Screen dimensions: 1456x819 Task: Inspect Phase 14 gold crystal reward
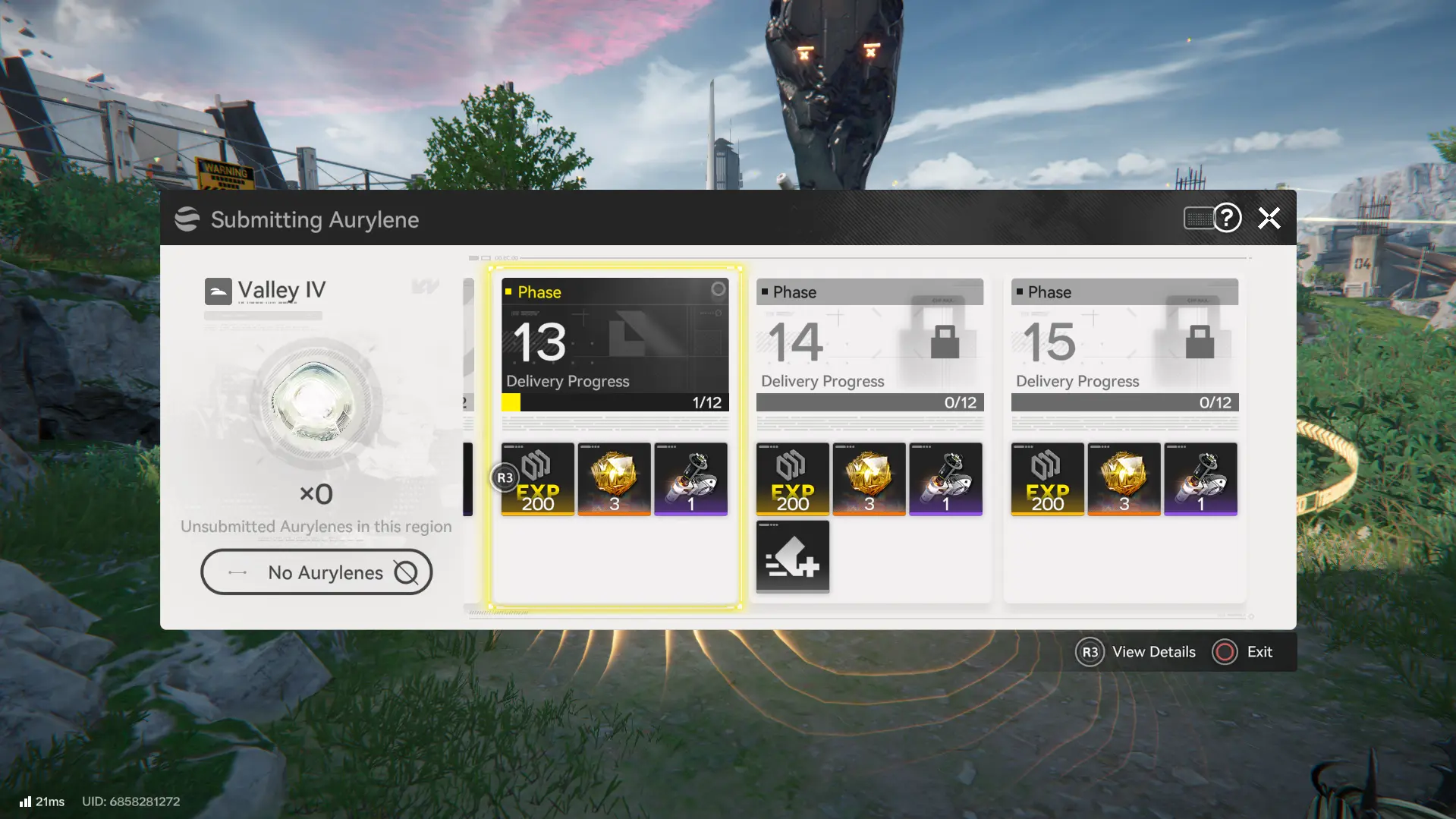pyautogui.click(x=870, y=479)
